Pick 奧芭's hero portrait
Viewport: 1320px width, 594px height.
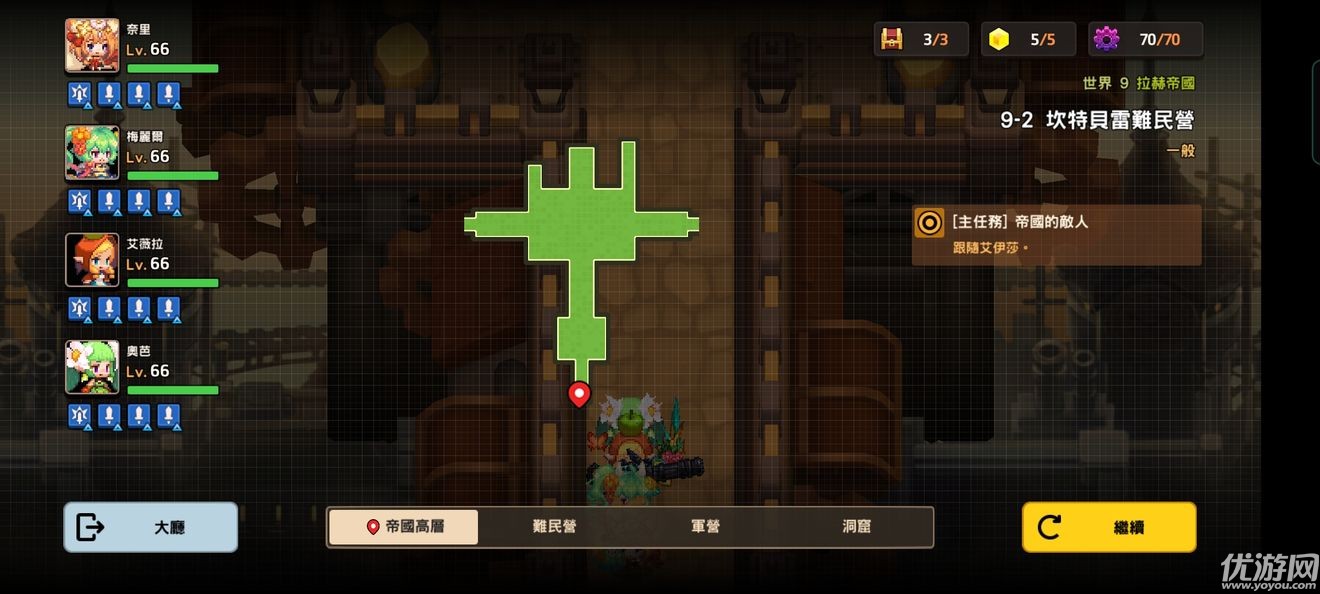tap(92, 367)
